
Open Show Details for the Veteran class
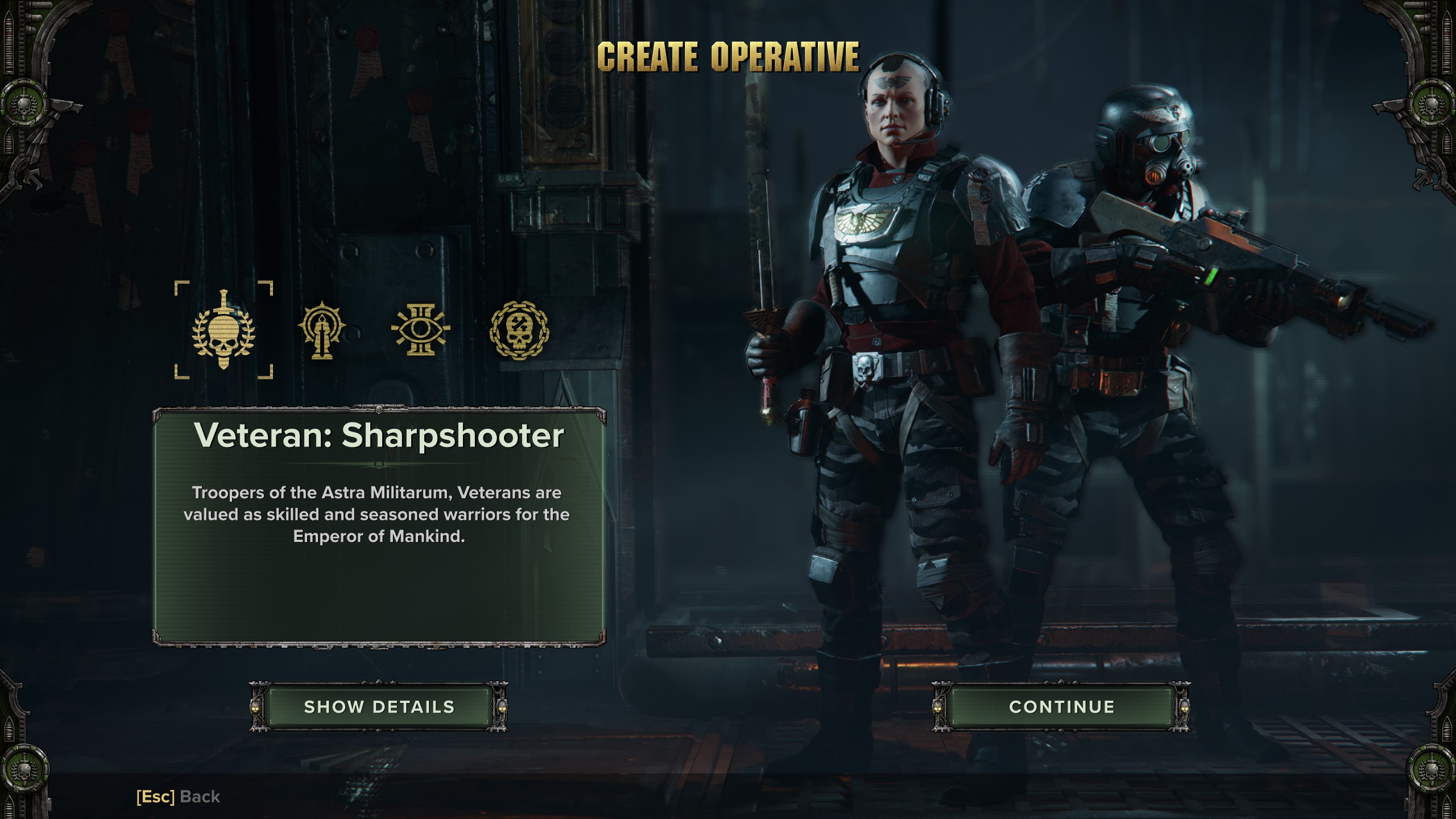[379, 707]
